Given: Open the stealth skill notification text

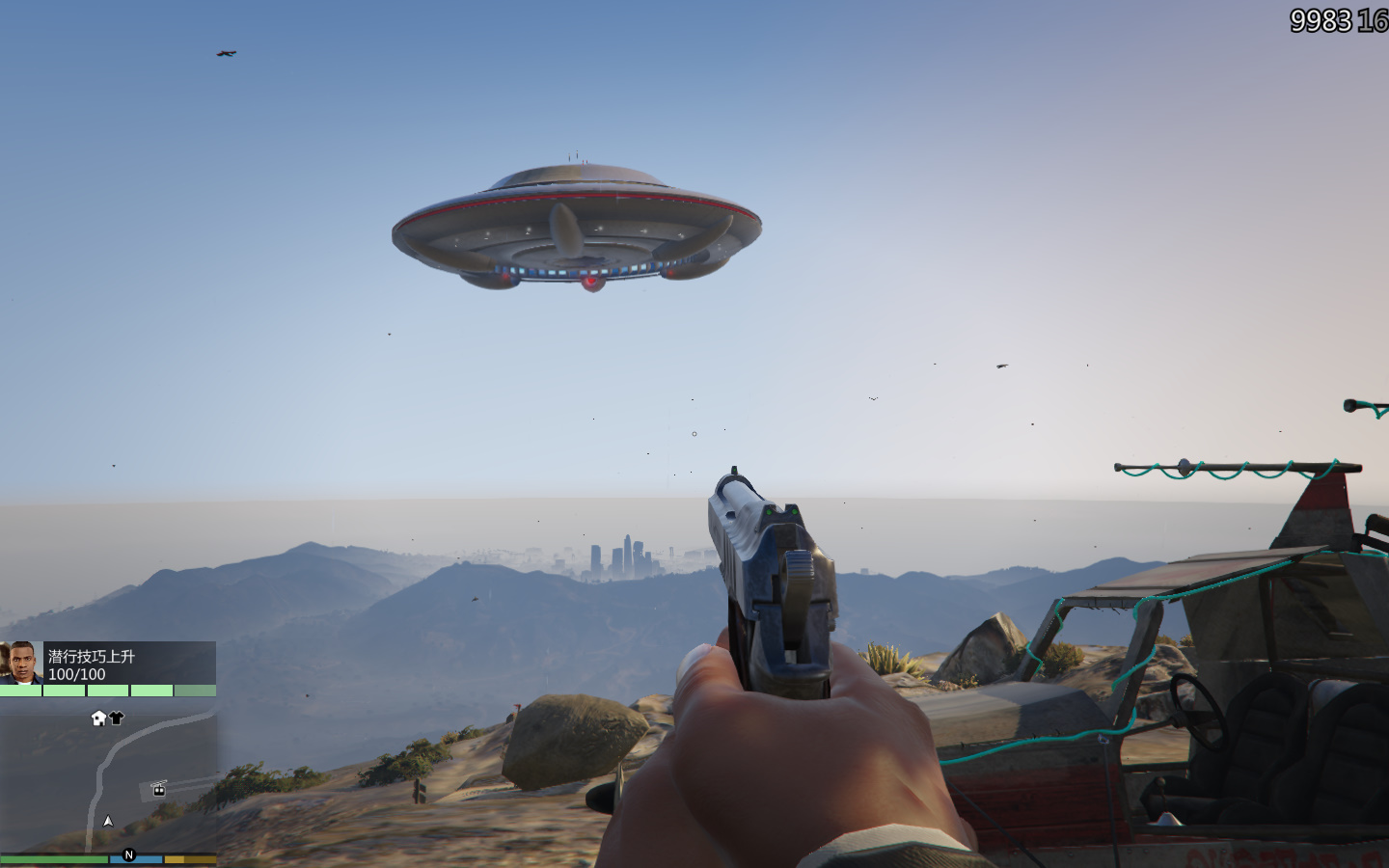Looking at the screenshot, I should (x=92, y=656).
